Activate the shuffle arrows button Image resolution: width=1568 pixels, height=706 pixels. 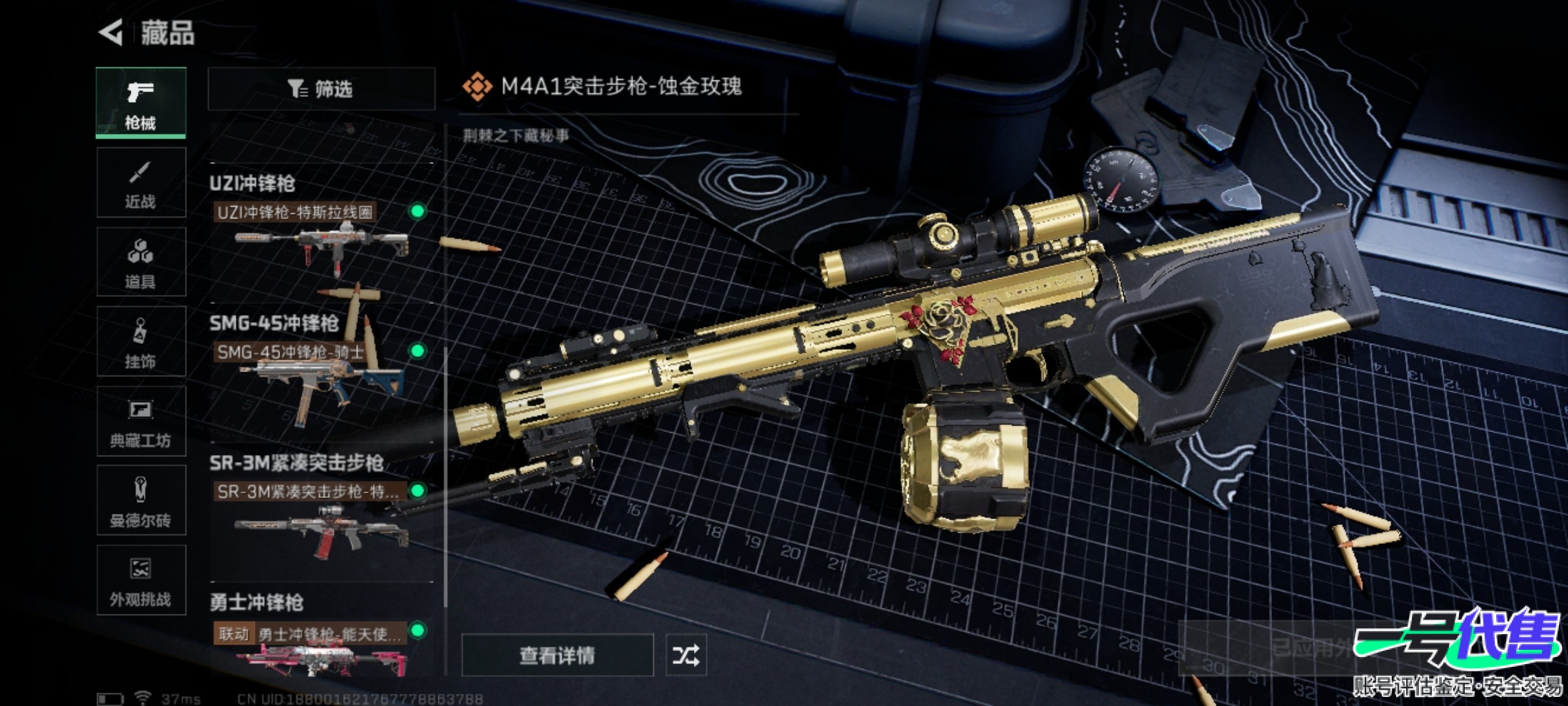[686, 655]
